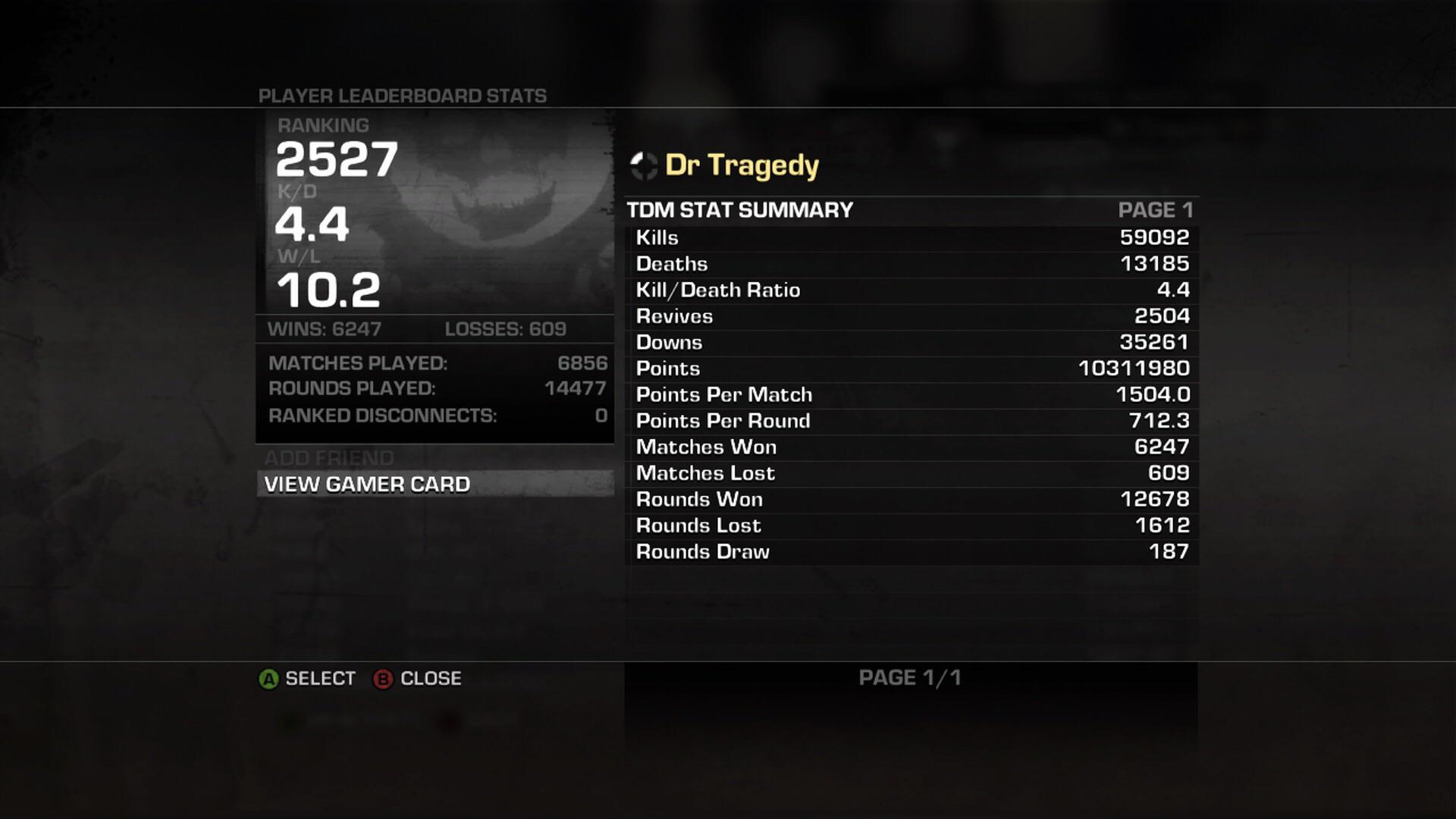Click the green A button icon
The image size is (1456, 819).
click(x=267, y=679)
